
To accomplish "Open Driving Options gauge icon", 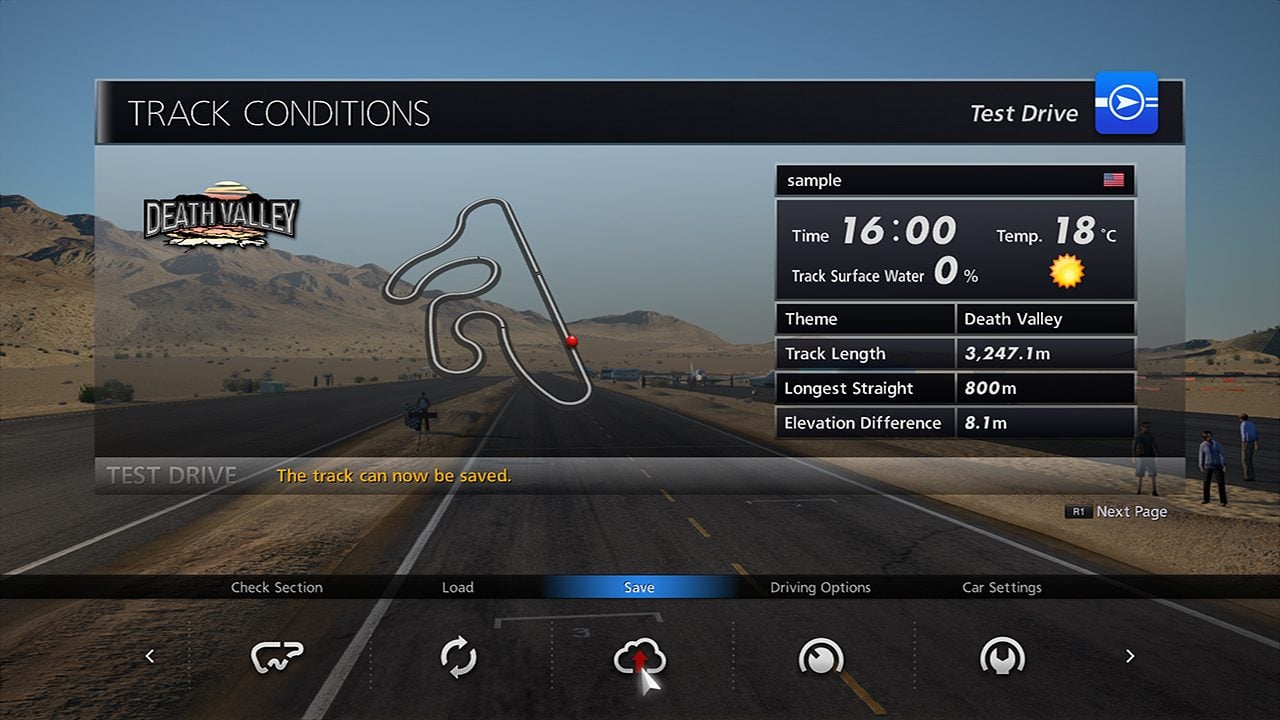I will [x=820, y=657].
